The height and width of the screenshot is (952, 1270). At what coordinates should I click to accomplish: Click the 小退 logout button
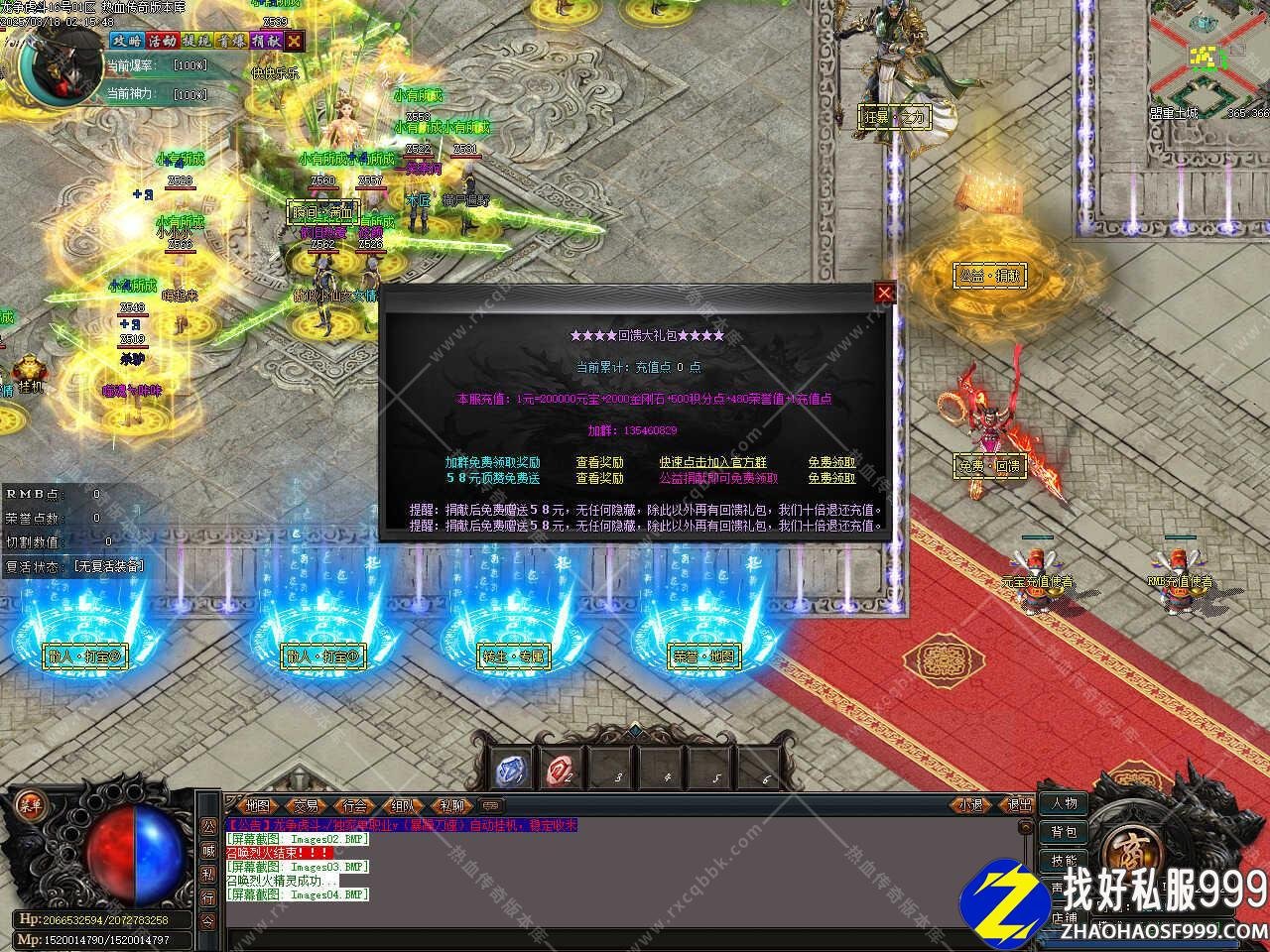(970, 805)
